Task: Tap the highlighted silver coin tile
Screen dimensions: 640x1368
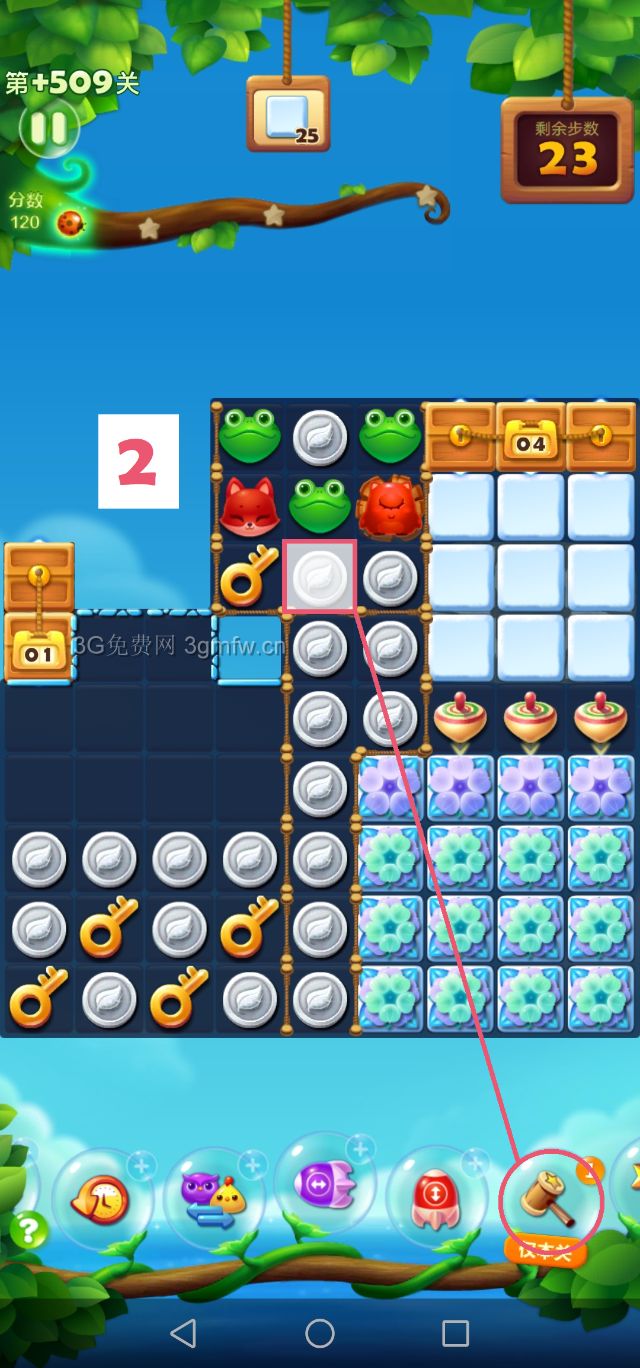Action: click(x=320, y=577)
